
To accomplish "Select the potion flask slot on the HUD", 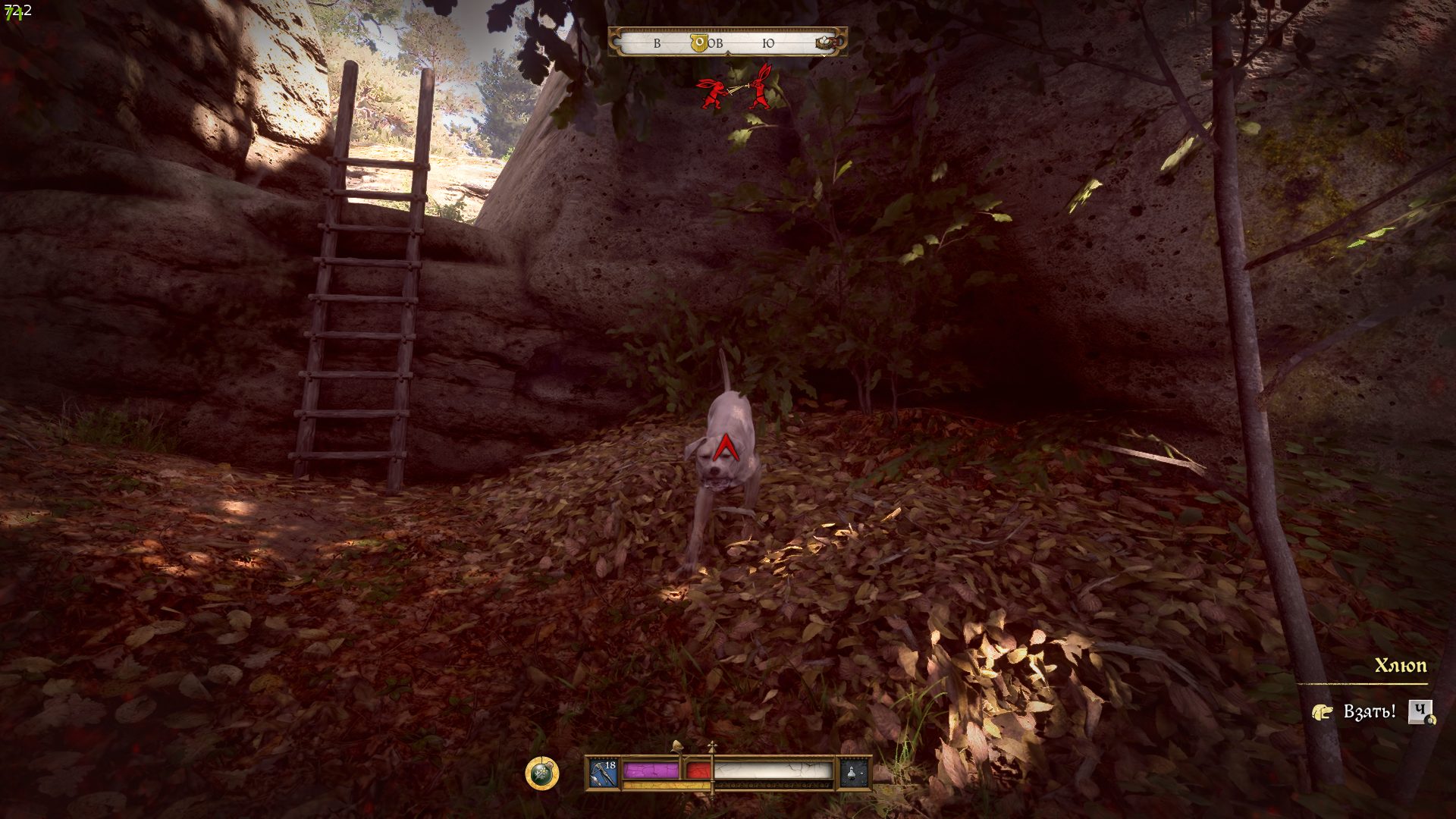I will pos(852,773).
